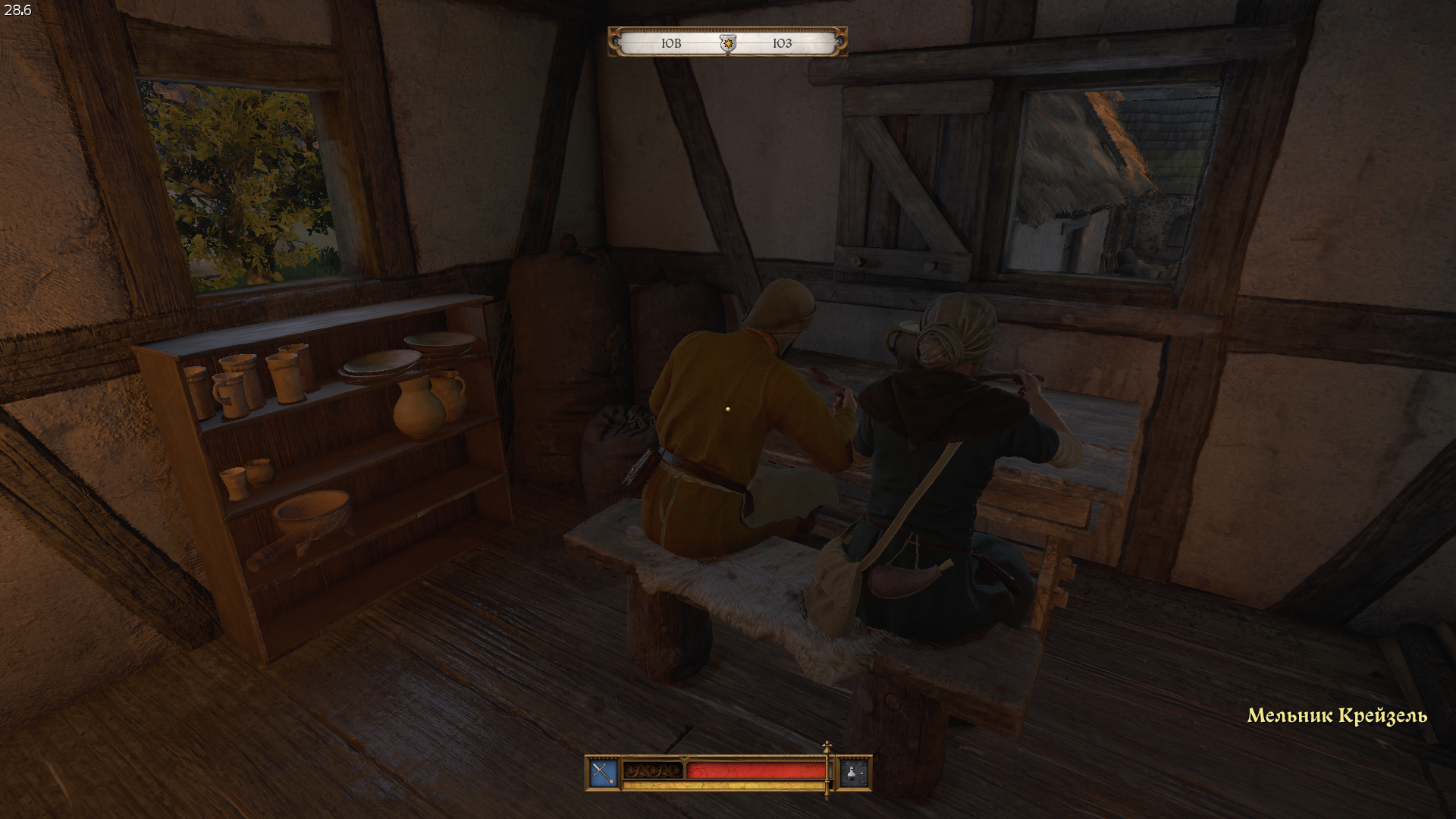Click the potion flask status icon
This screenshot has width=1456, height=819.
(x=855, y=773)
